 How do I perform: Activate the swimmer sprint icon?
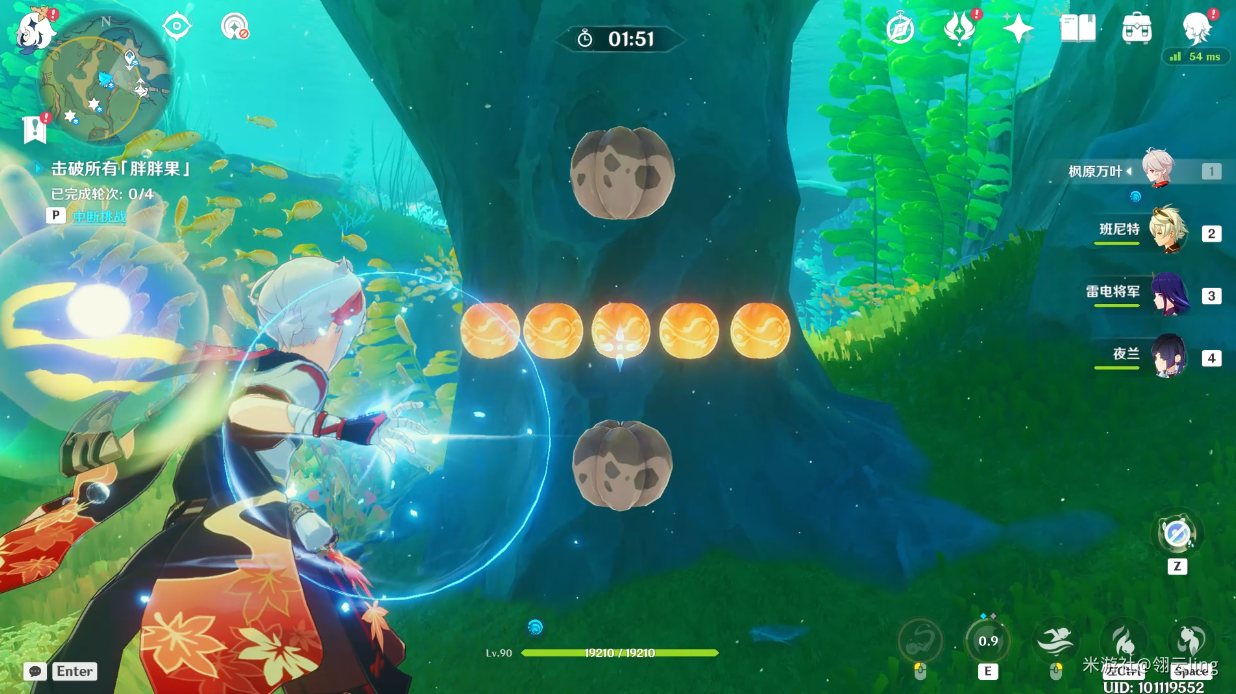coord(1056,640)
